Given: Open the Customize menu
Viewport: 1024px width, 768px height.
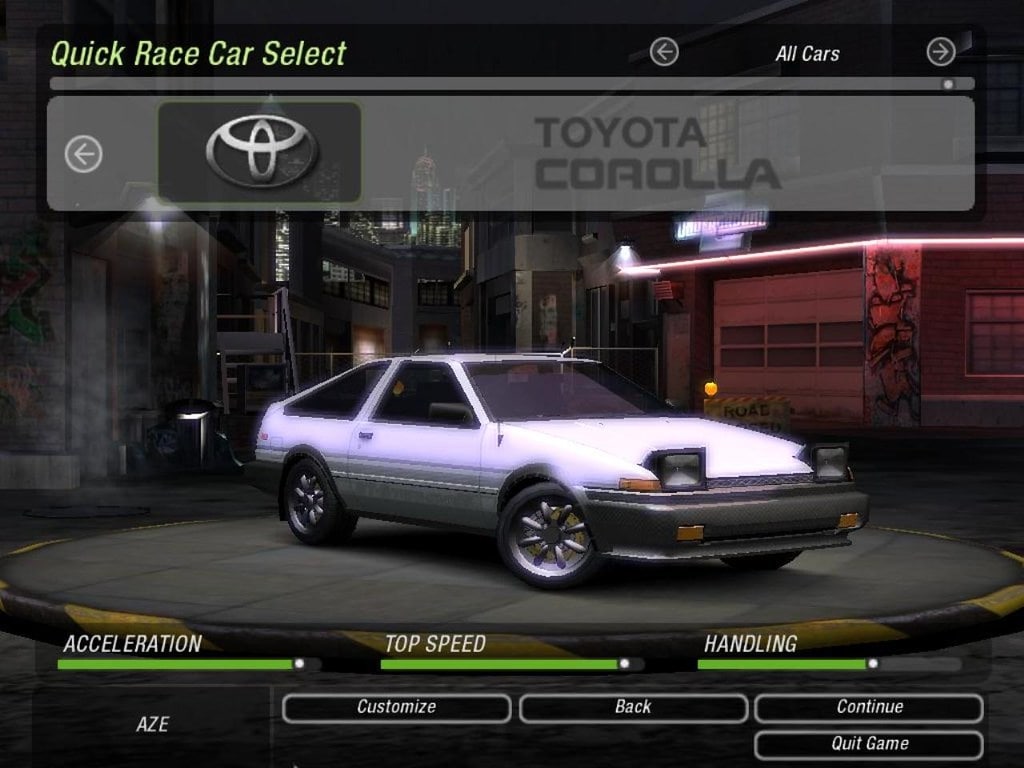Looking at the screenshot, I should pos(396,708).
